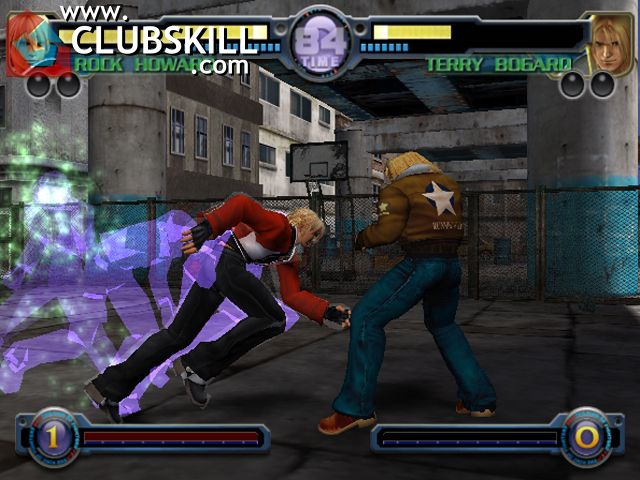640x480 pixels.
Task: Select Rock Howard's character portrait
Action: (30, 42)
